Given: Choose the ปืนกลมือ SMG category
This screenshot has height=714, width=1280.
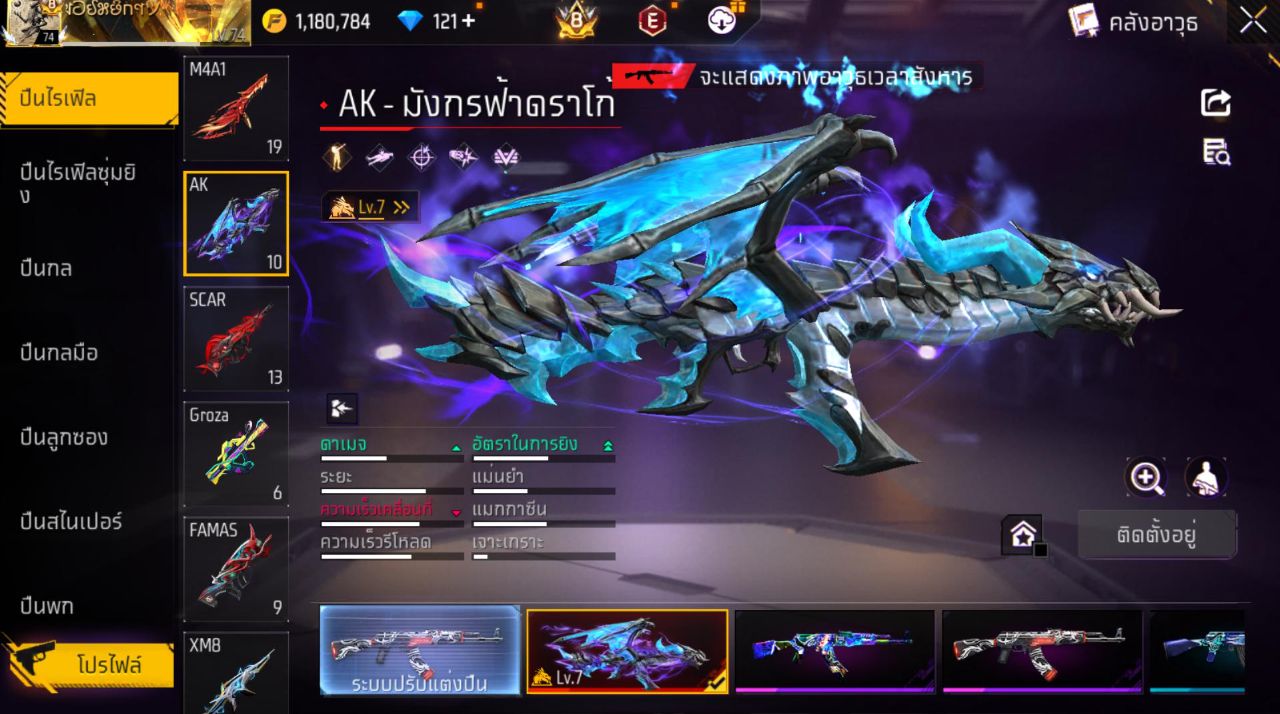Looking at the screenshot, I should tap(59, 352).
